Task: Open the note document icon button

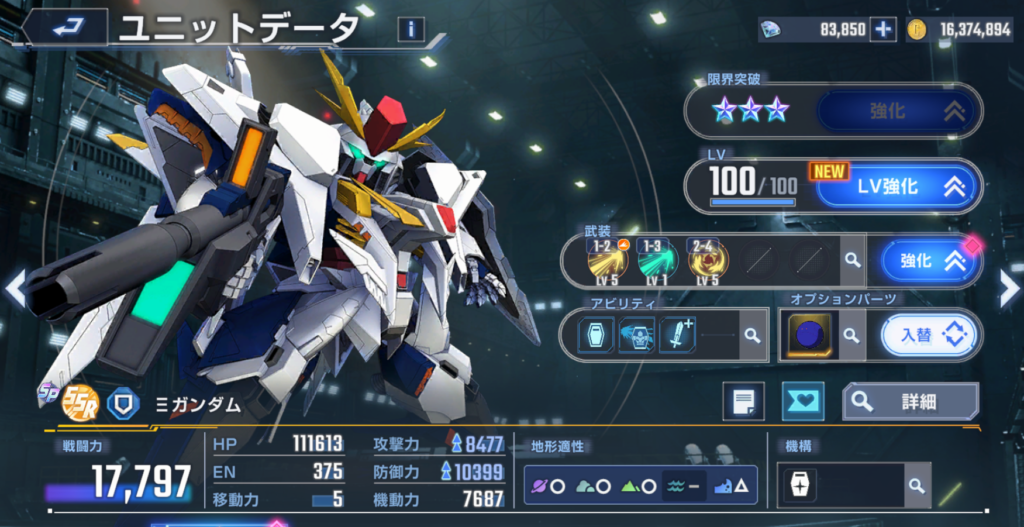Action: pos(743,401)
